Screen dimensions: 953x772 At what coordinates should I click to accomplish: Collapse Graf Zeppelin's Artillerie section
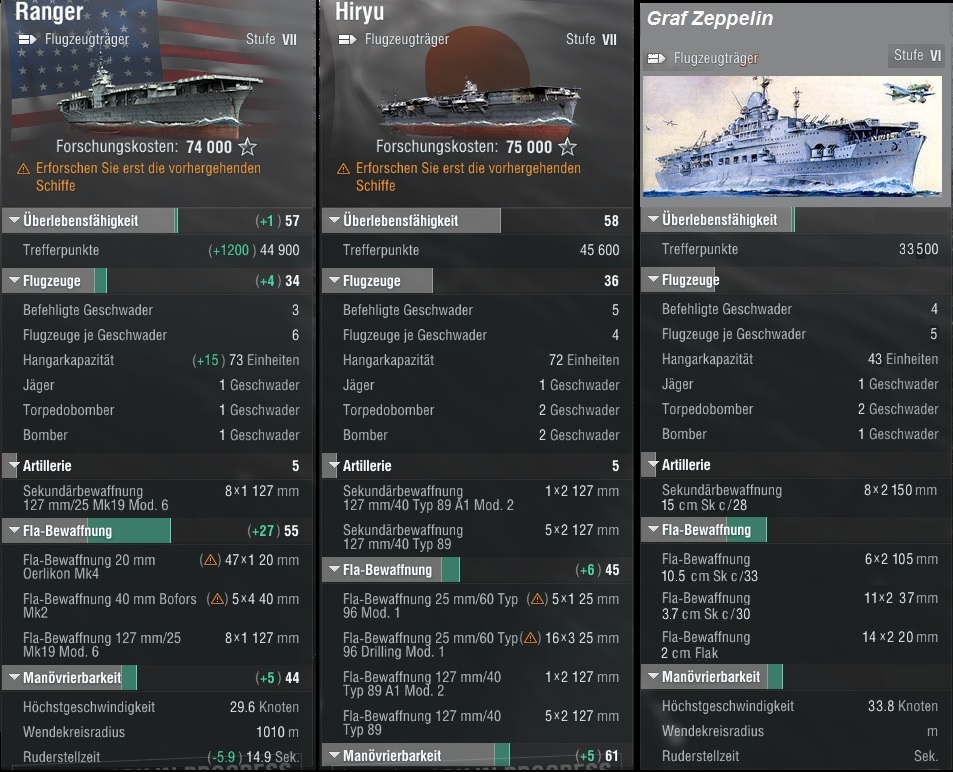685,464
